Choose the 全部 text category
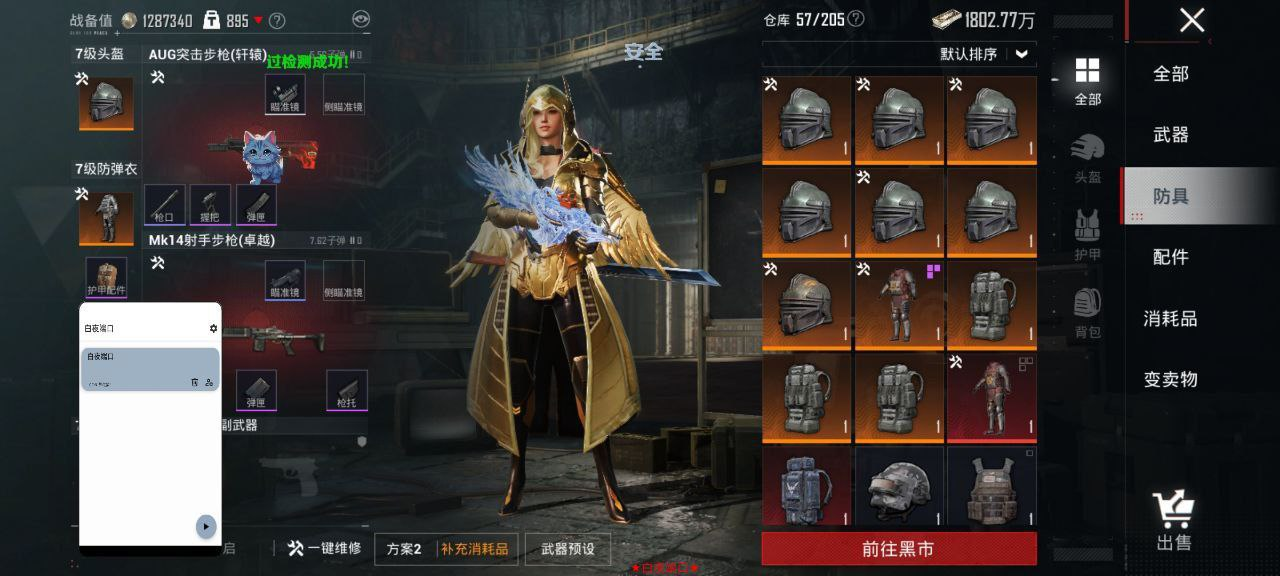The width and height of the screenshot is (1280, 576). tap(1170, 73)
